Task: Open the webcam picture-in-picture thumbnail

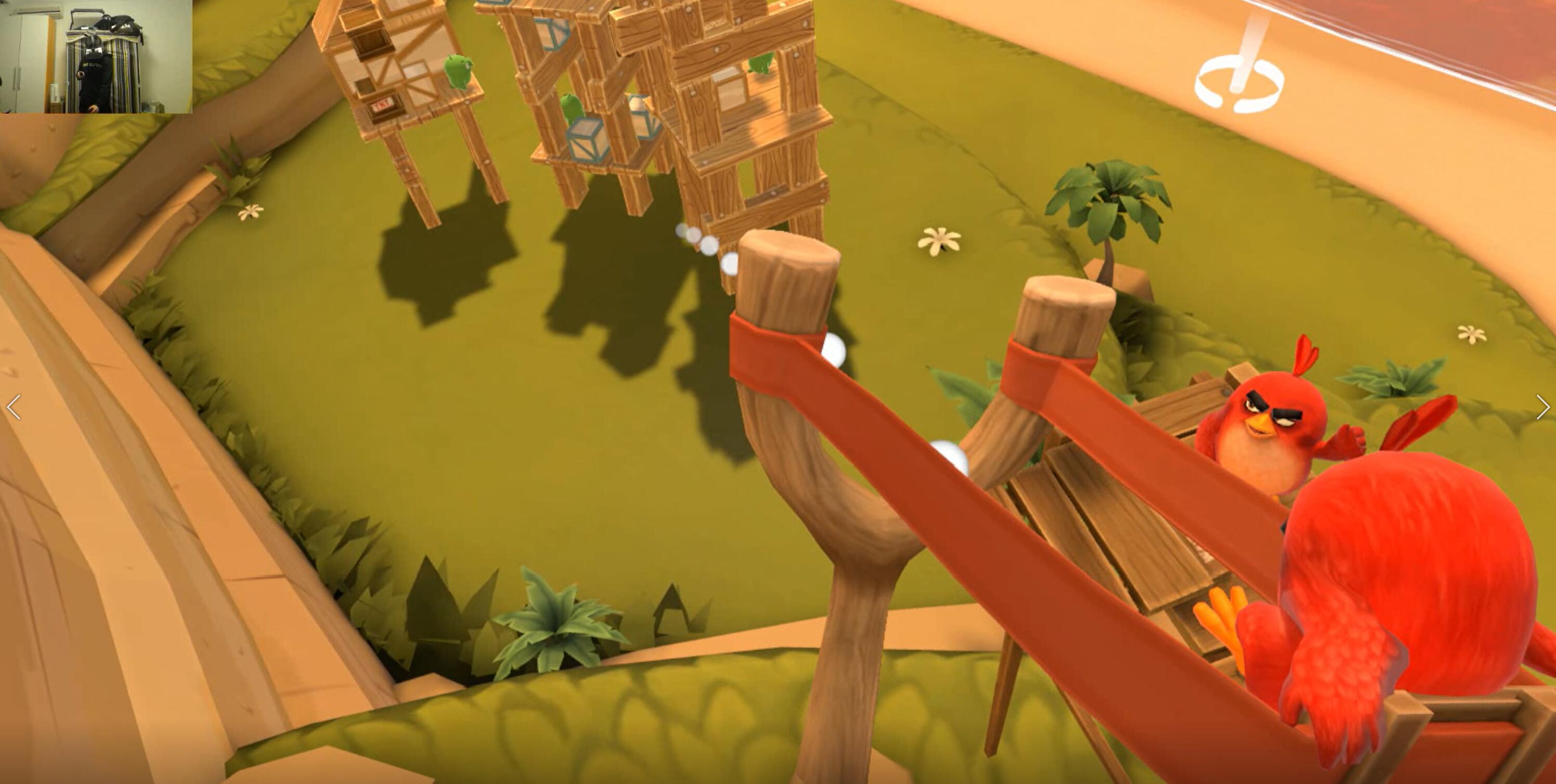Action: tap(96, 57)
